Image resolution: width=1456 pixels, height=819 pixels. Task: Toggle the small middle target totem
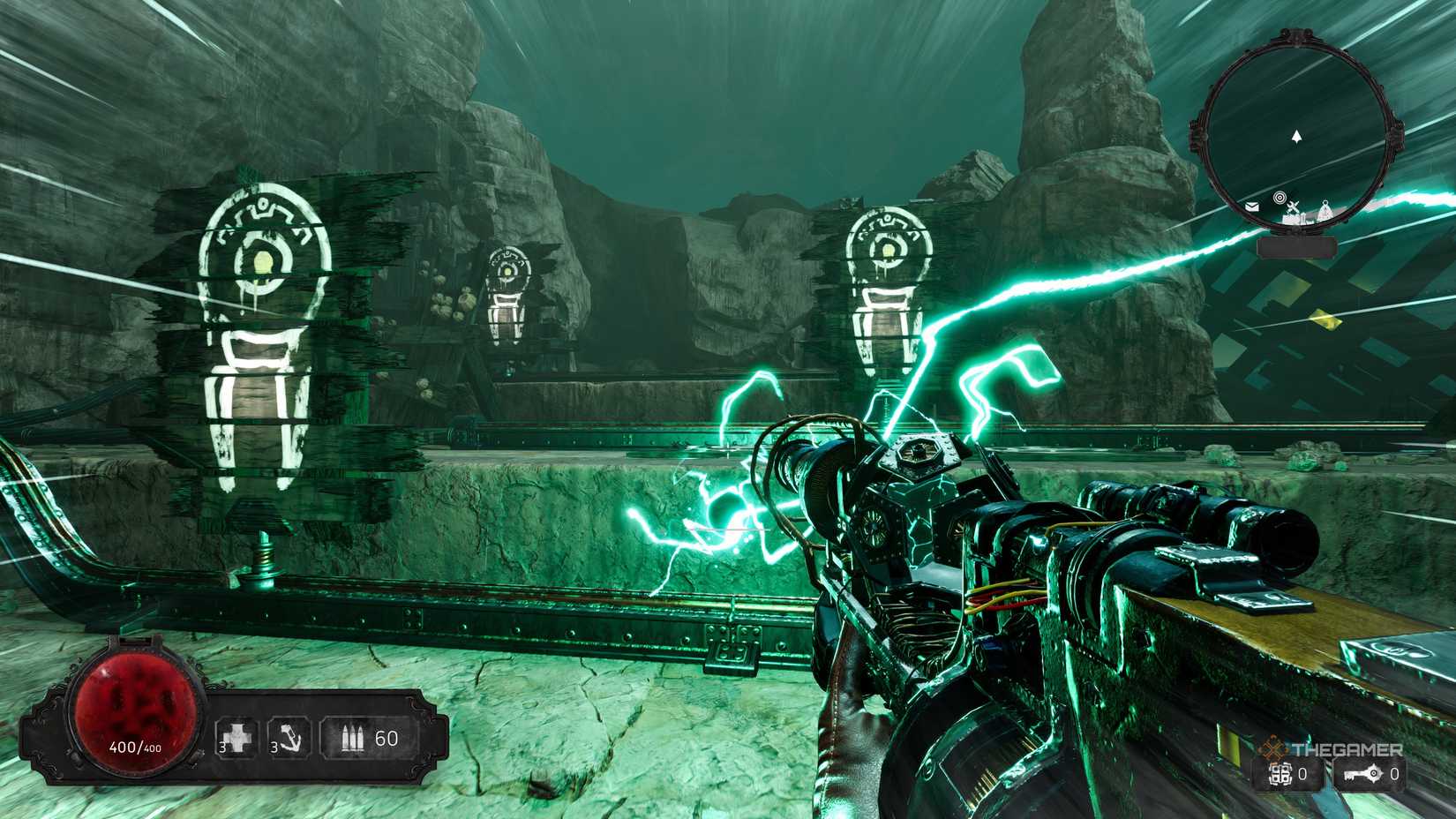507,296
